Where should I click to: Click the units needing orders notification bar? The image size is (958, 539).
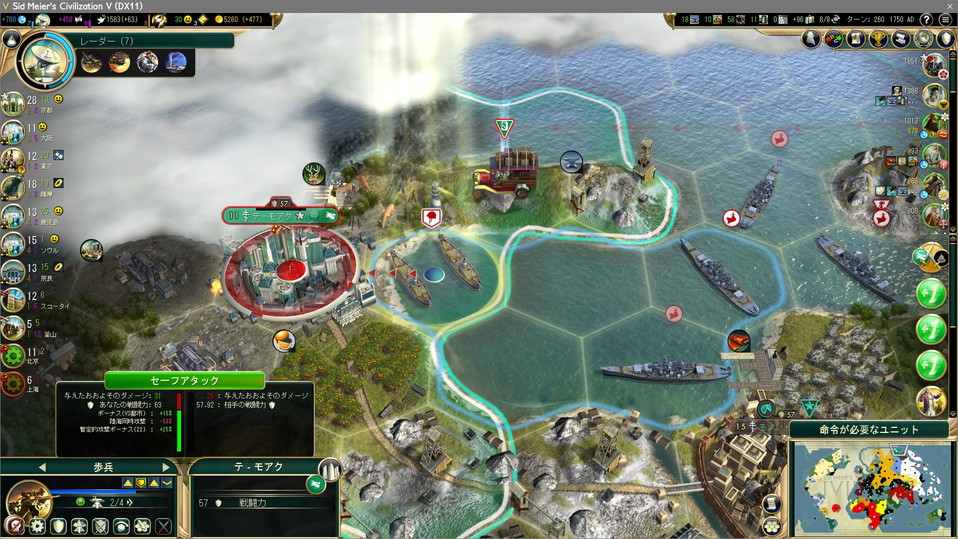tap(868, 430)
